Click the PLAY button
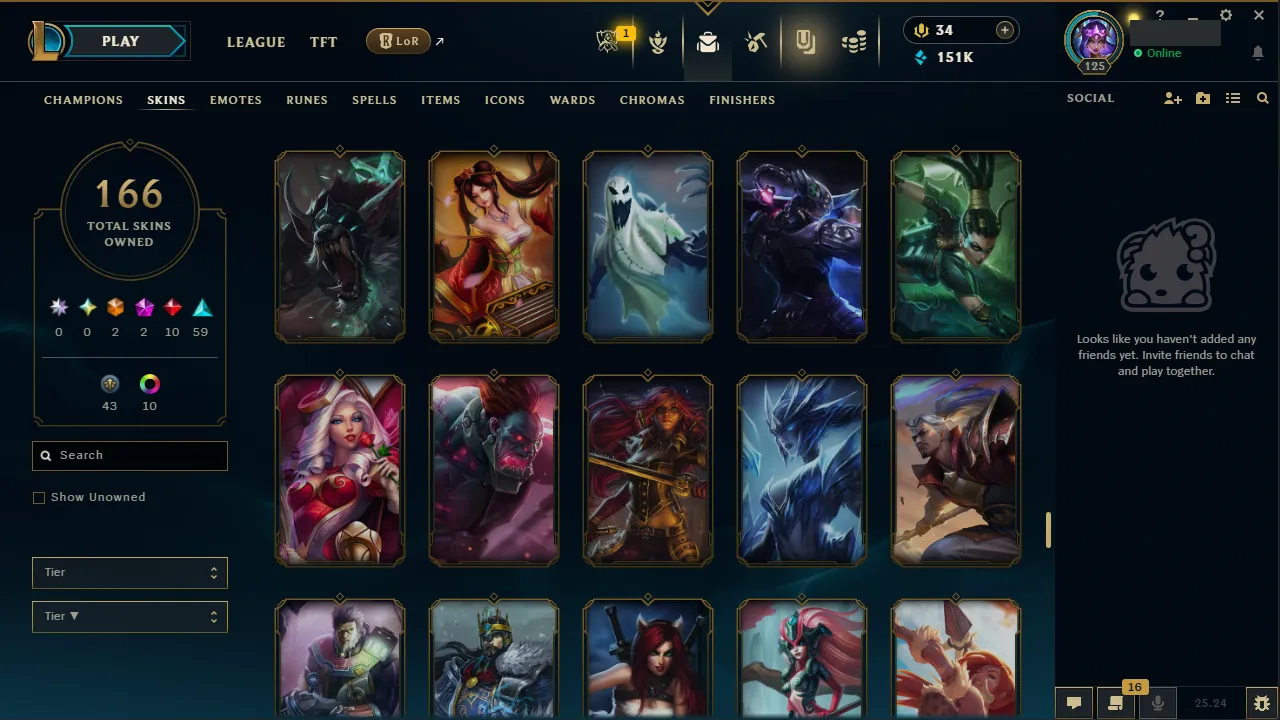Image resolution: width=1280 pixels, height=720 pixels. point(120,41)
